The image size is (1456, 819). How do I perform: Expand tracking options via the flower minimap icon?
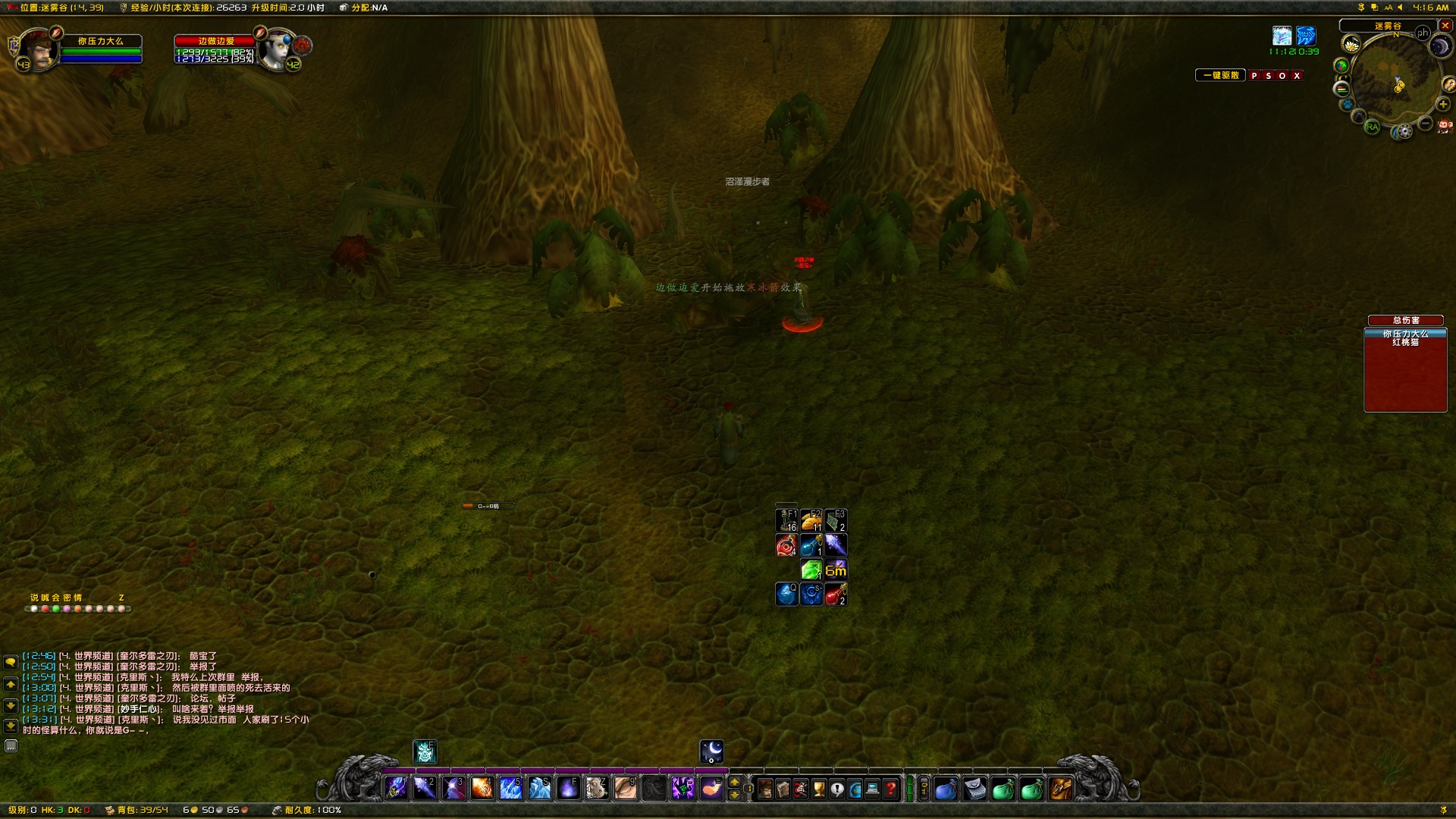1351,44
